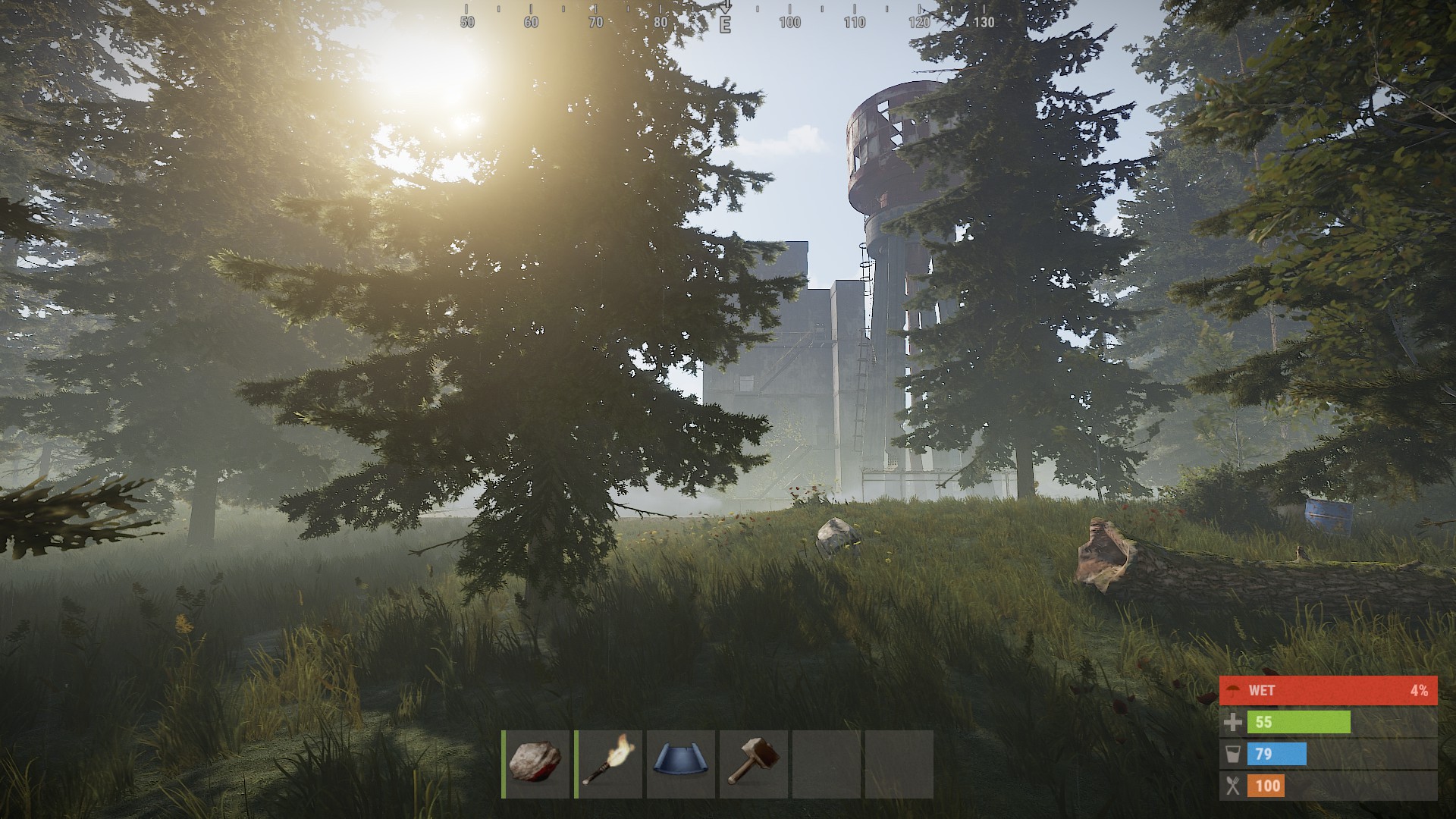Select the wooden hammer hotbar slot
The height and width of the screenshot is (819, 1456).
(x=754, y=764)
